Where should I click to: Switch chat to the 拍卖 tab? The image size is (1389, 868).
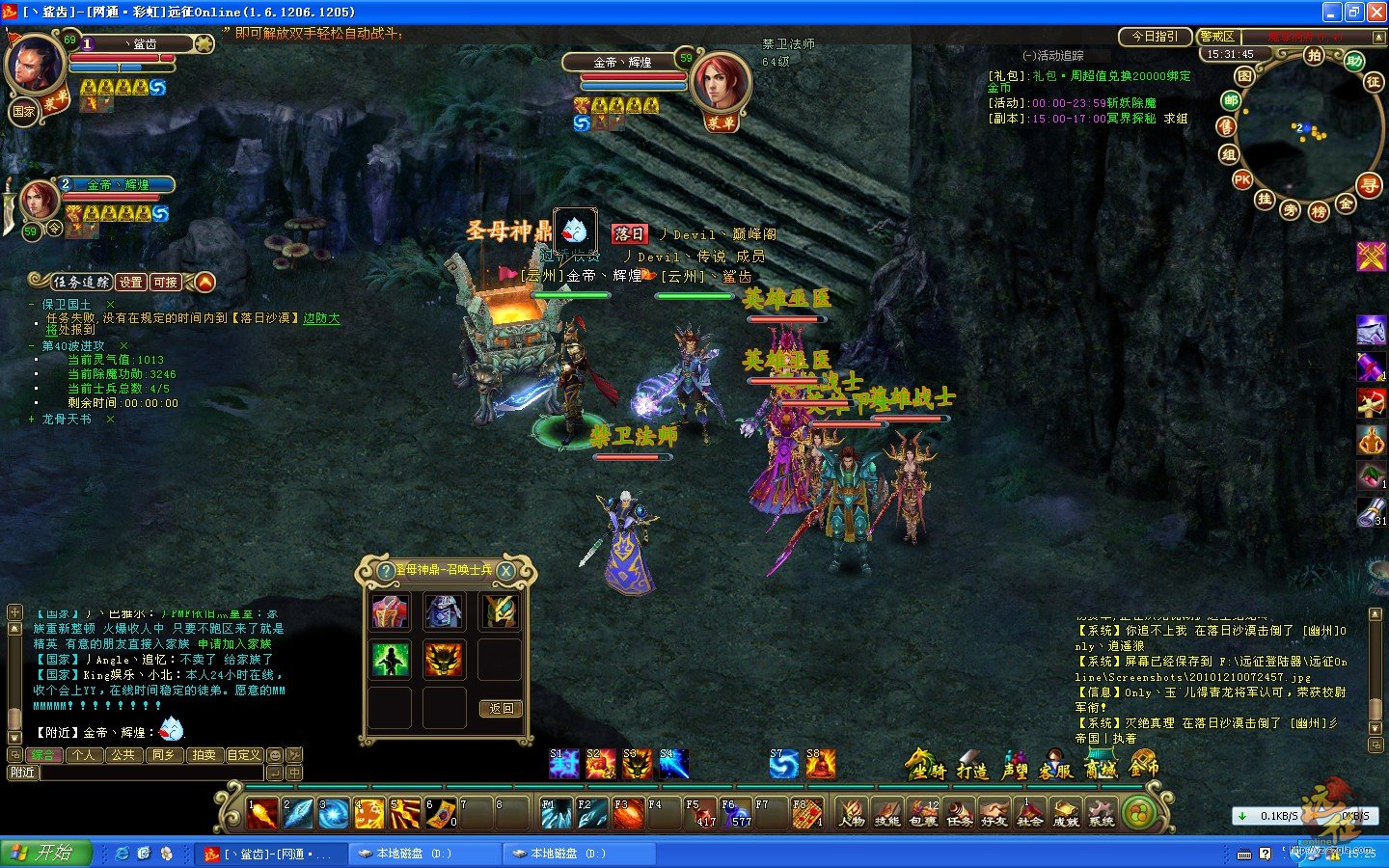[204, 755]
